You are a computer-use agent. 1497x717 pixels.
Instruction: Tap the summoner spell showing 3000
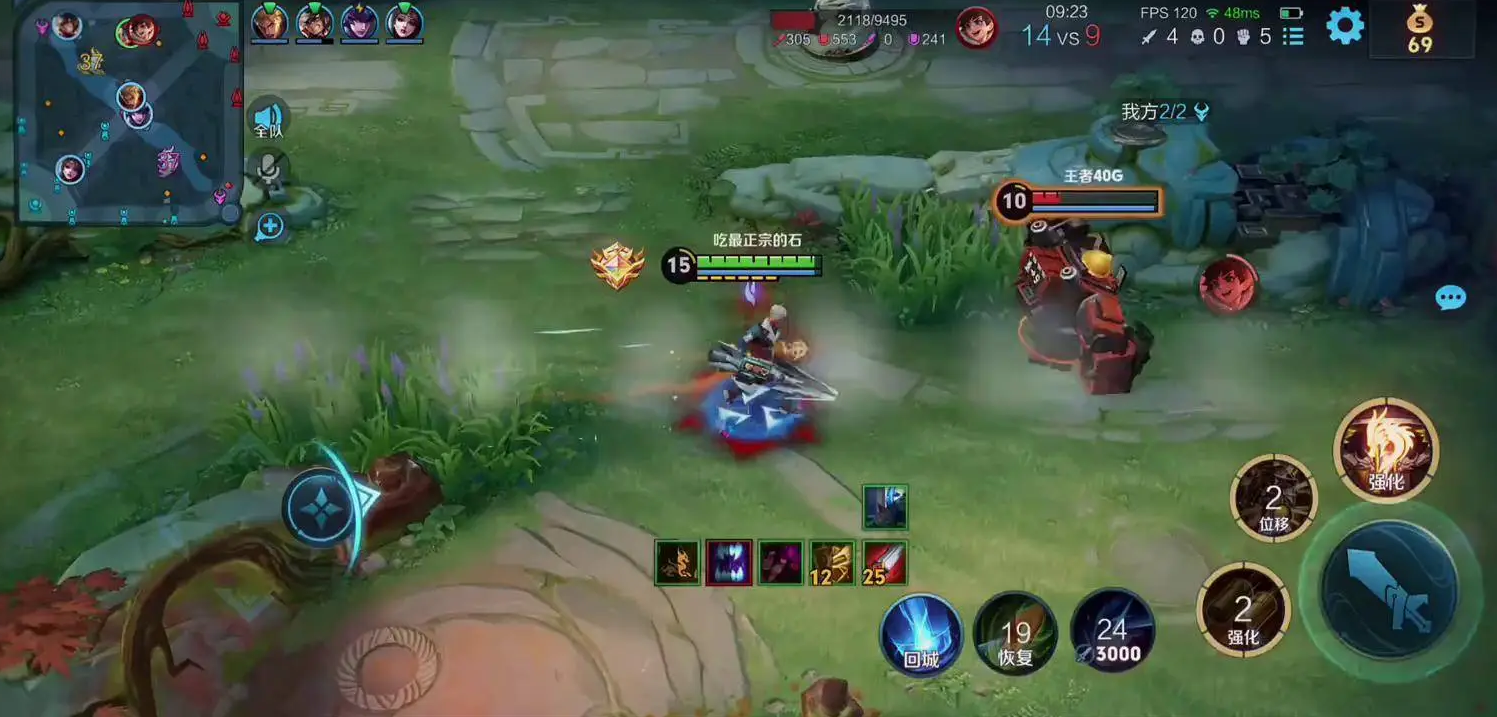(1112, 632)
